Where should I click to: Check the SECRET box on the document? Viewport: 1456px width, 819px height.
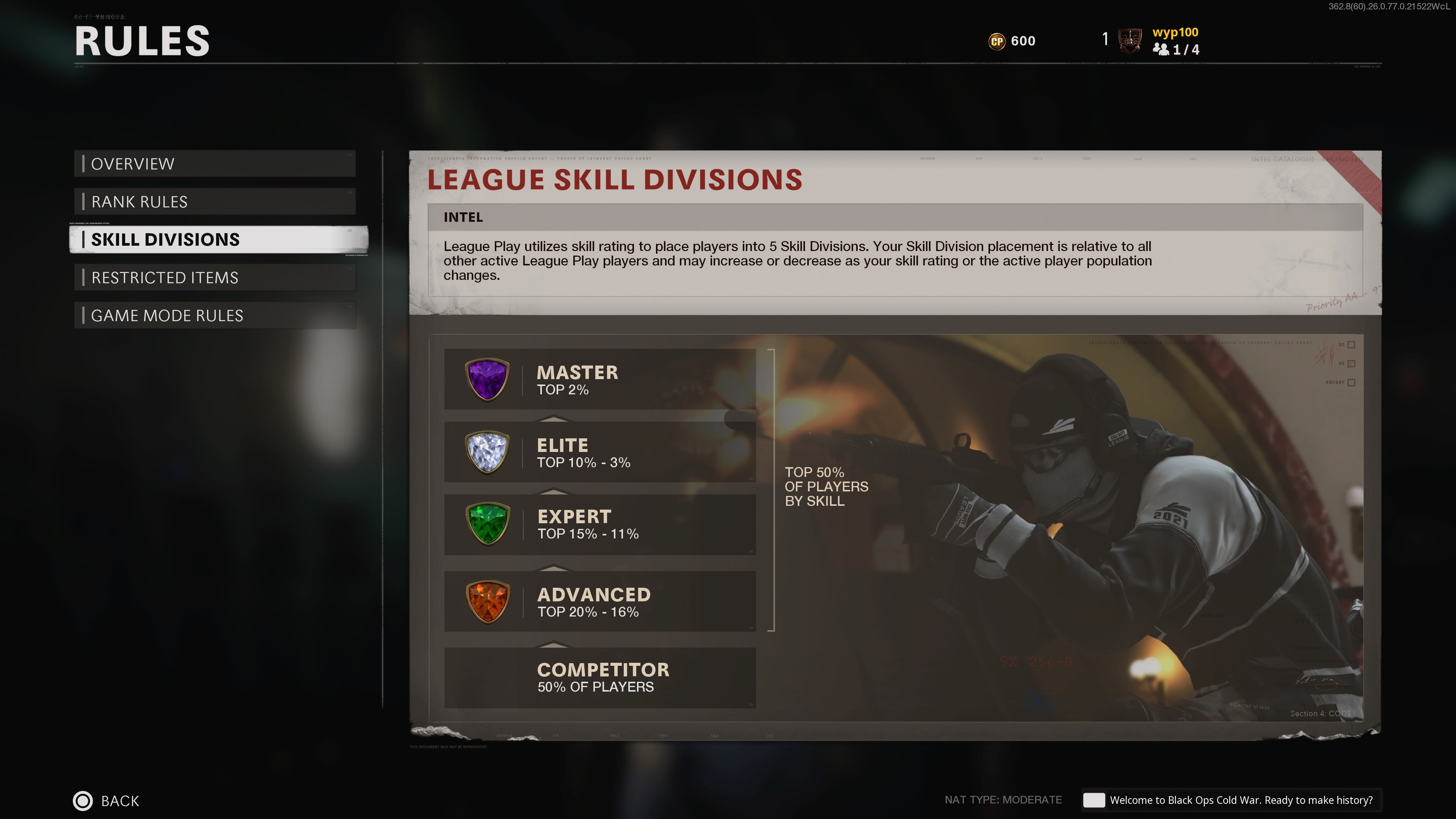click(1352, 383)
